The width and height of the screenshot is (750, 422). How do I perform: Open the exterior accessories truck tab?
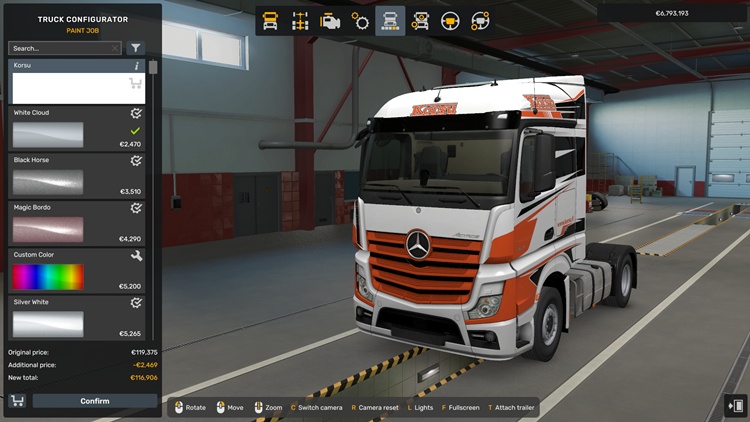point(421,20)
